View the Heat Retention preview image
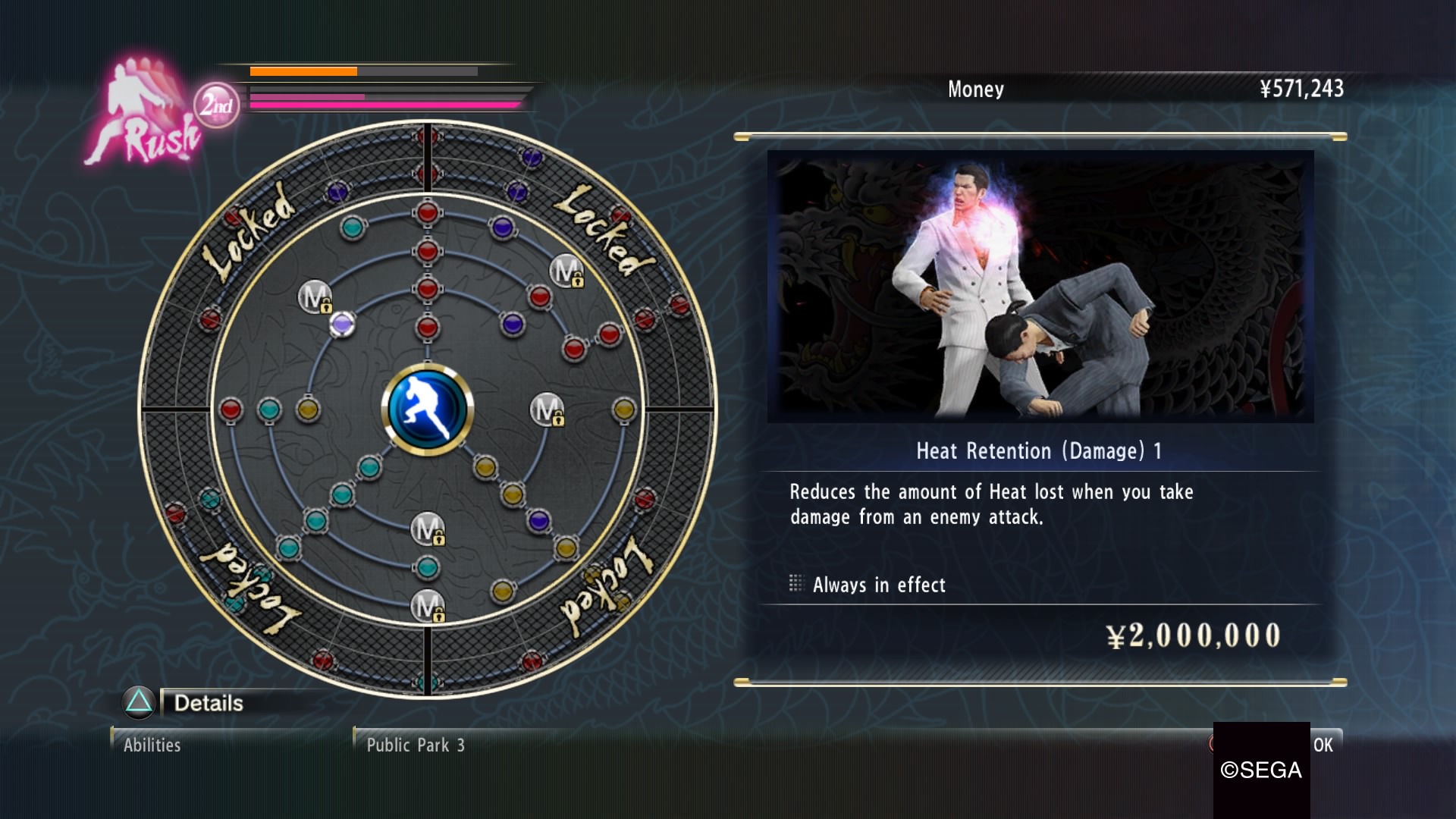 click(x=1040, y=286)
